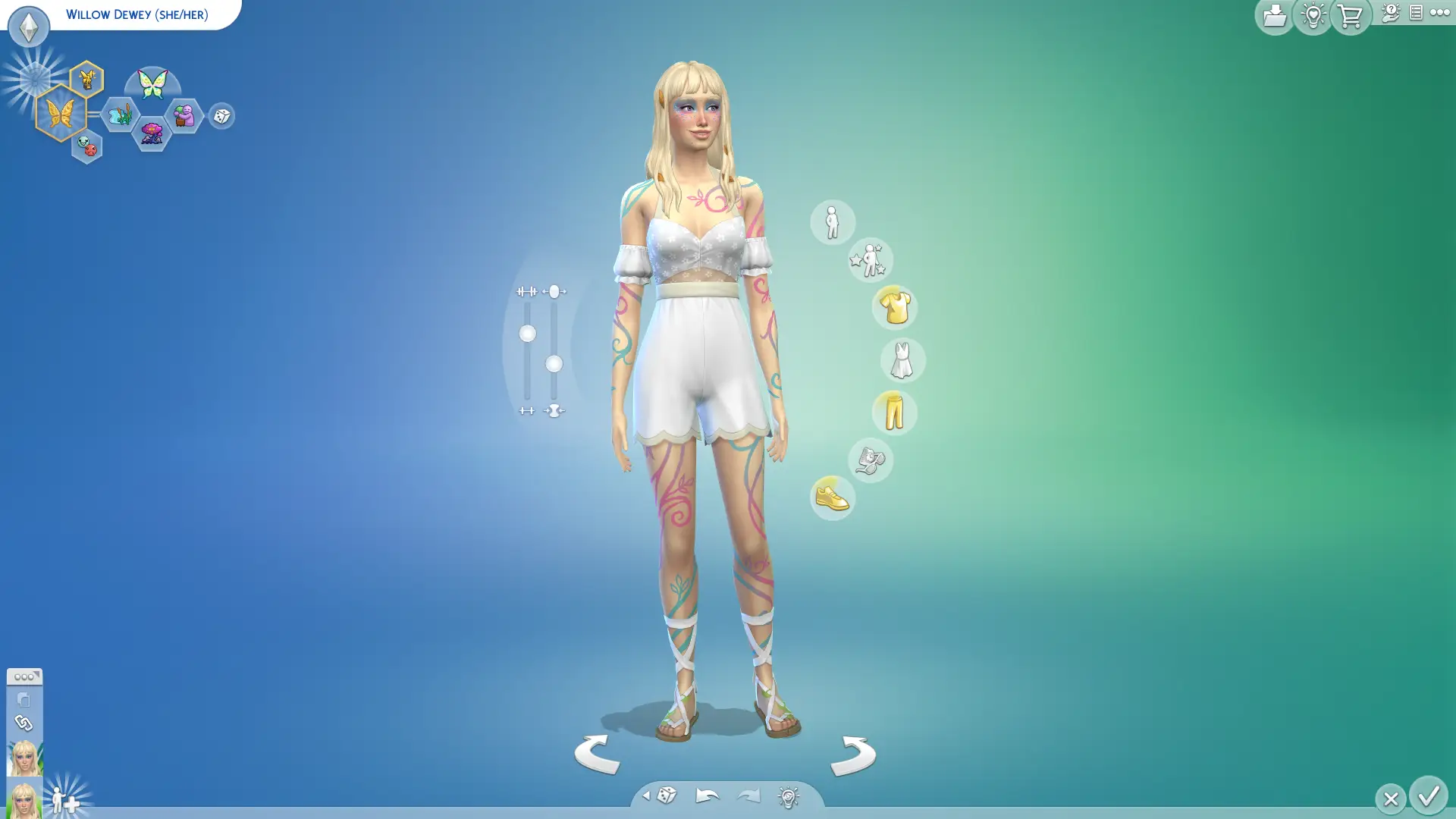The width and height of the screenshot is (1456, 819).
Task: Add a new Sim to the household
Action: 64,799
